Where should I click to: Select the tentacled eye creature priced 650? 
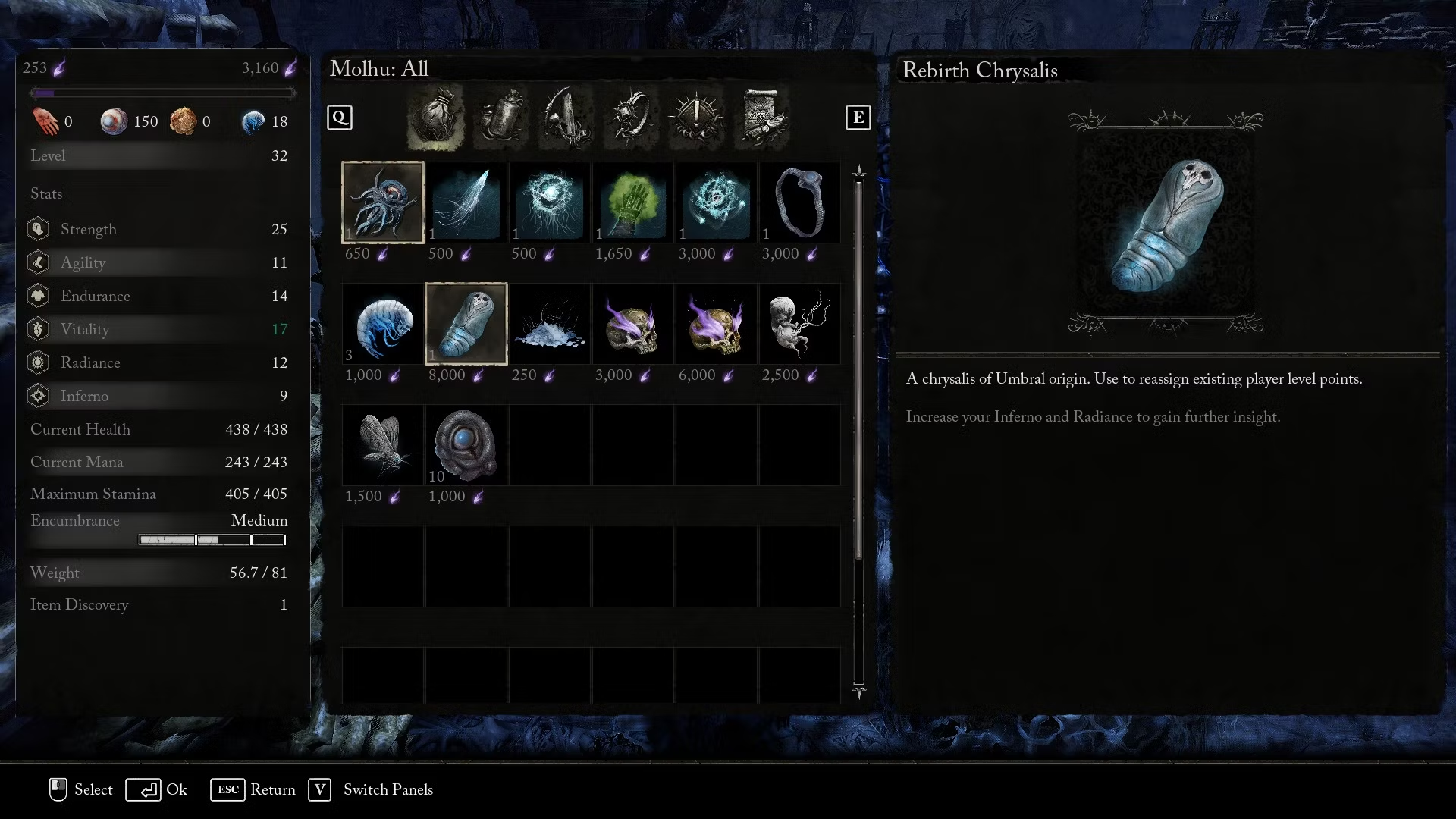click(x=383, y=202)
